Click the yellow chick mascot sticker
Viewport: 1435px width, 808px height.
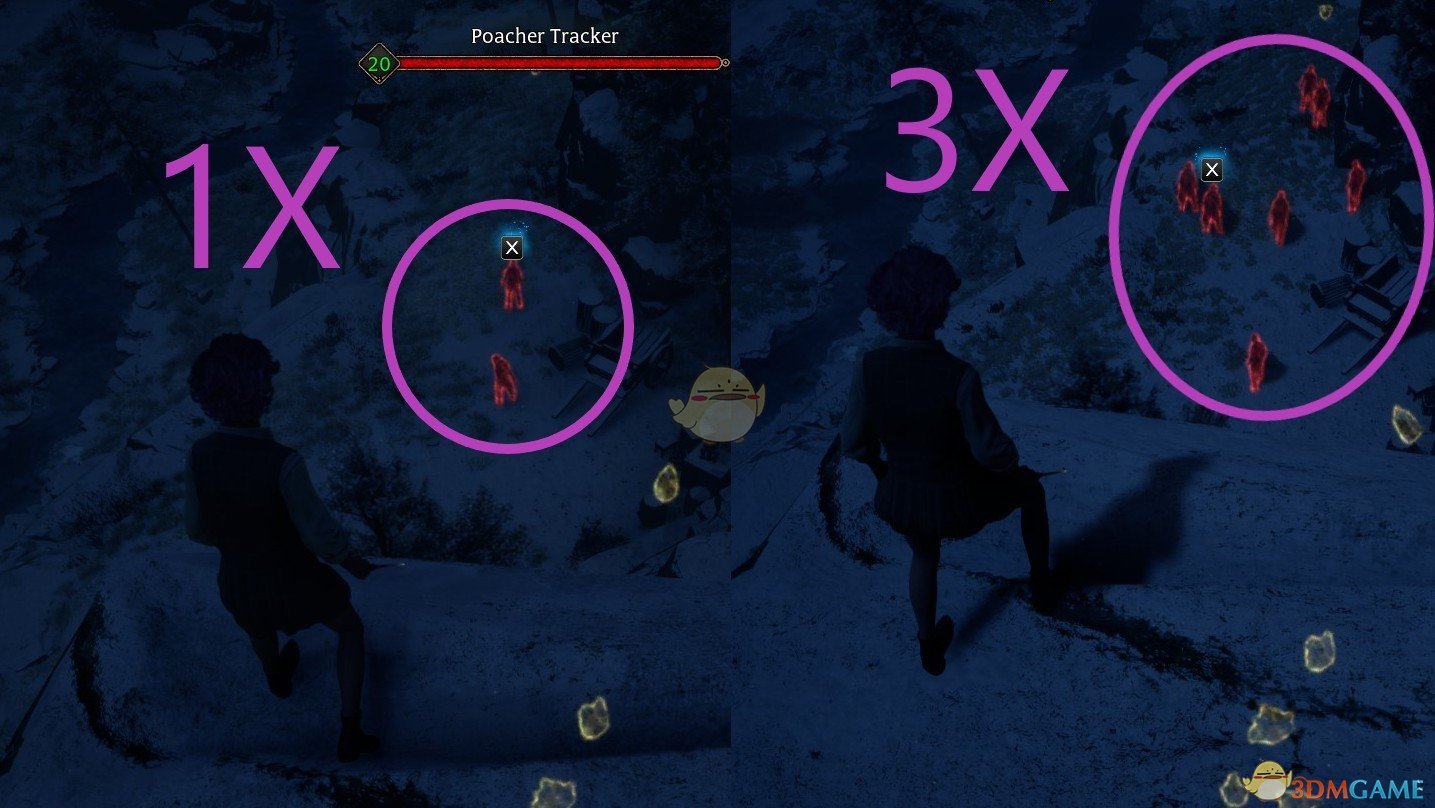point(715,400)
